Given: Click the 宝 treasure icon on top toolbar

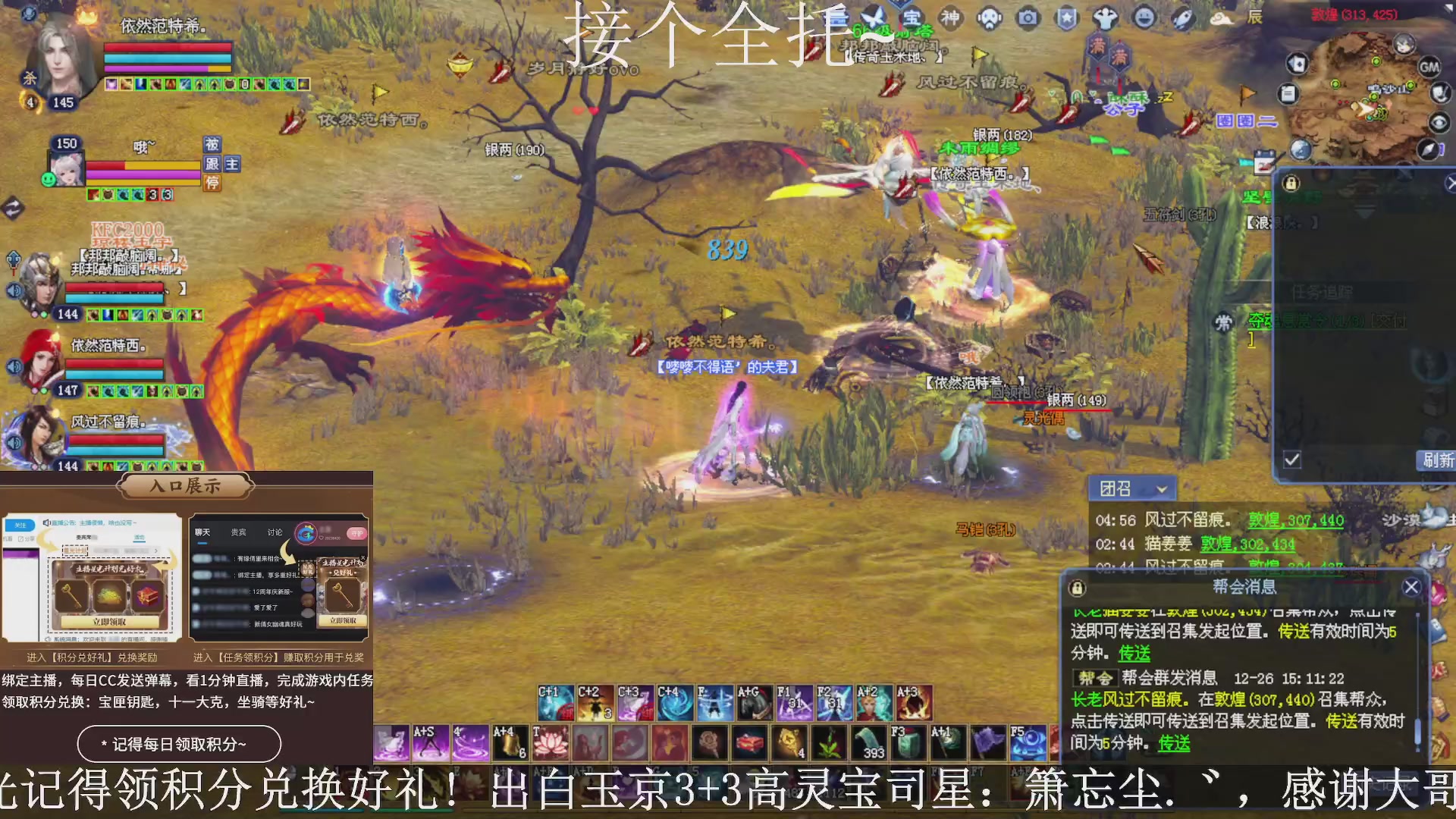Looking at the screenshot, I should pos(912,19).
